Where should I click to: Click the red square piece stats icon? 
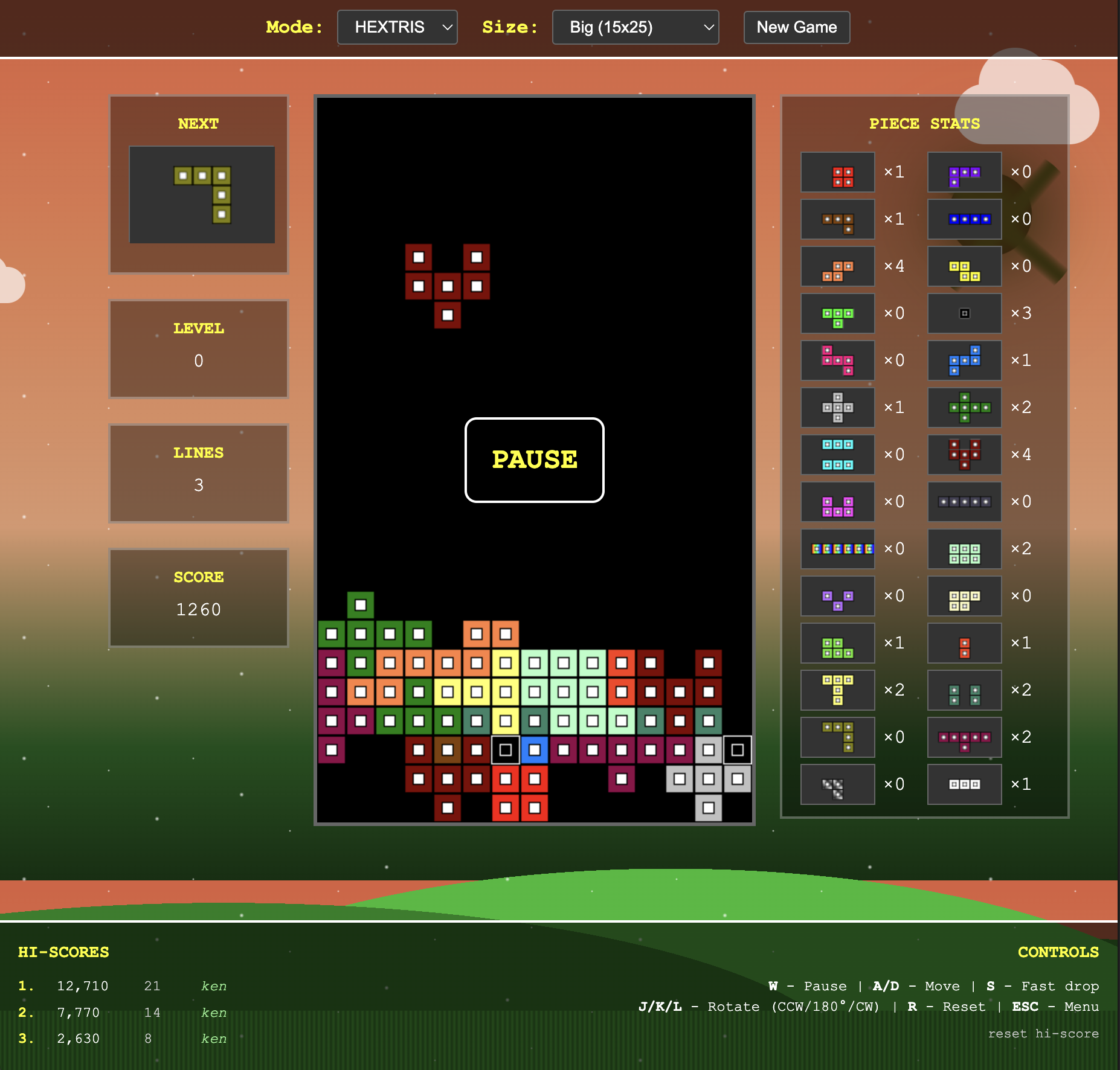pos(838,172)
